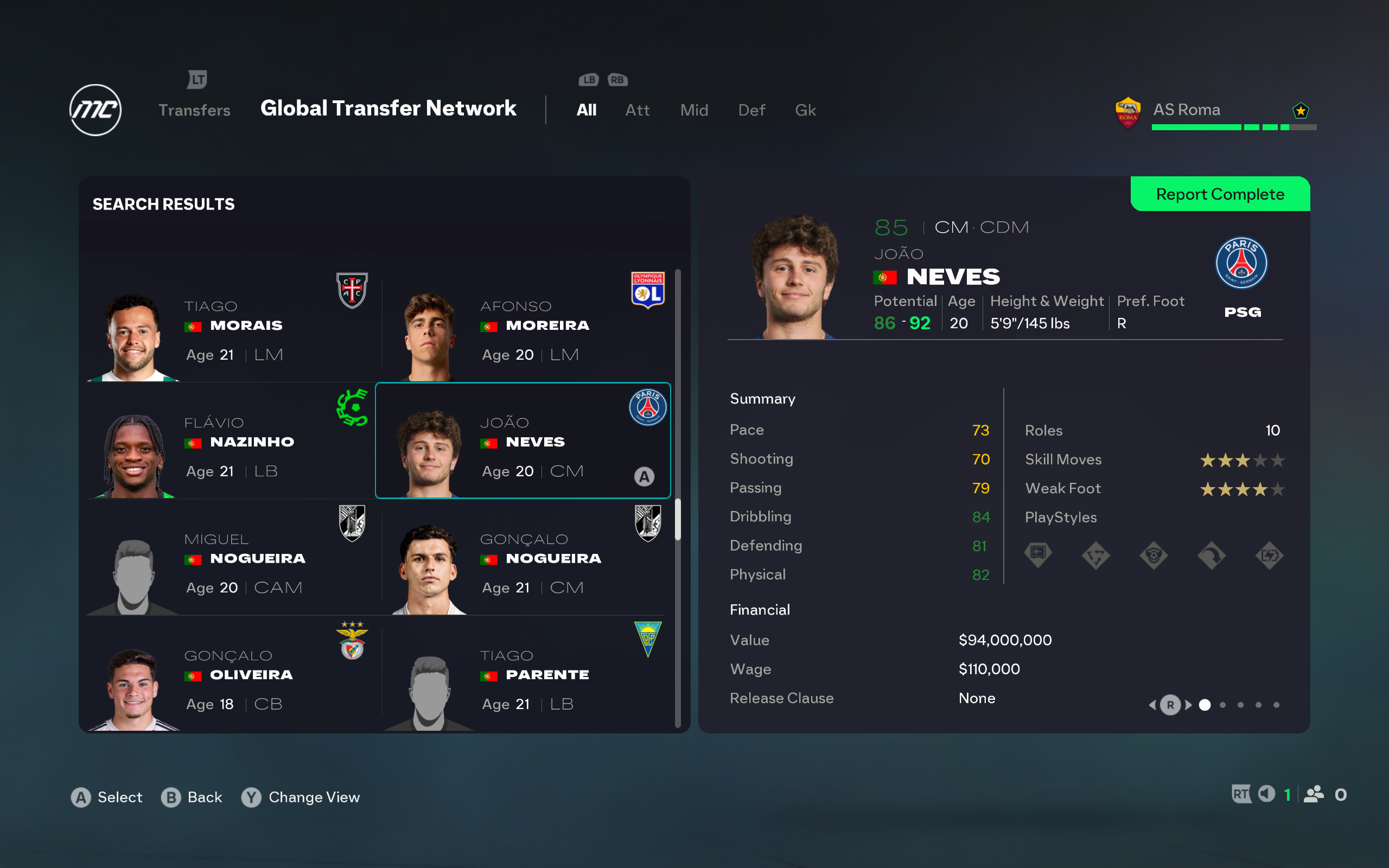The height and width of the screenshot is (868, 1389).
Task: Go back a profile page using left arrow
Action: (1153, 705)
